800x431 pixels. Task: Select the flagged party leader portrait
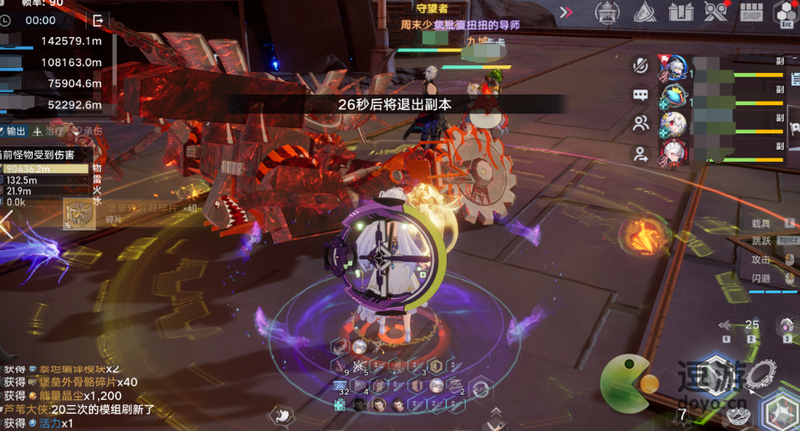(673, 68)
